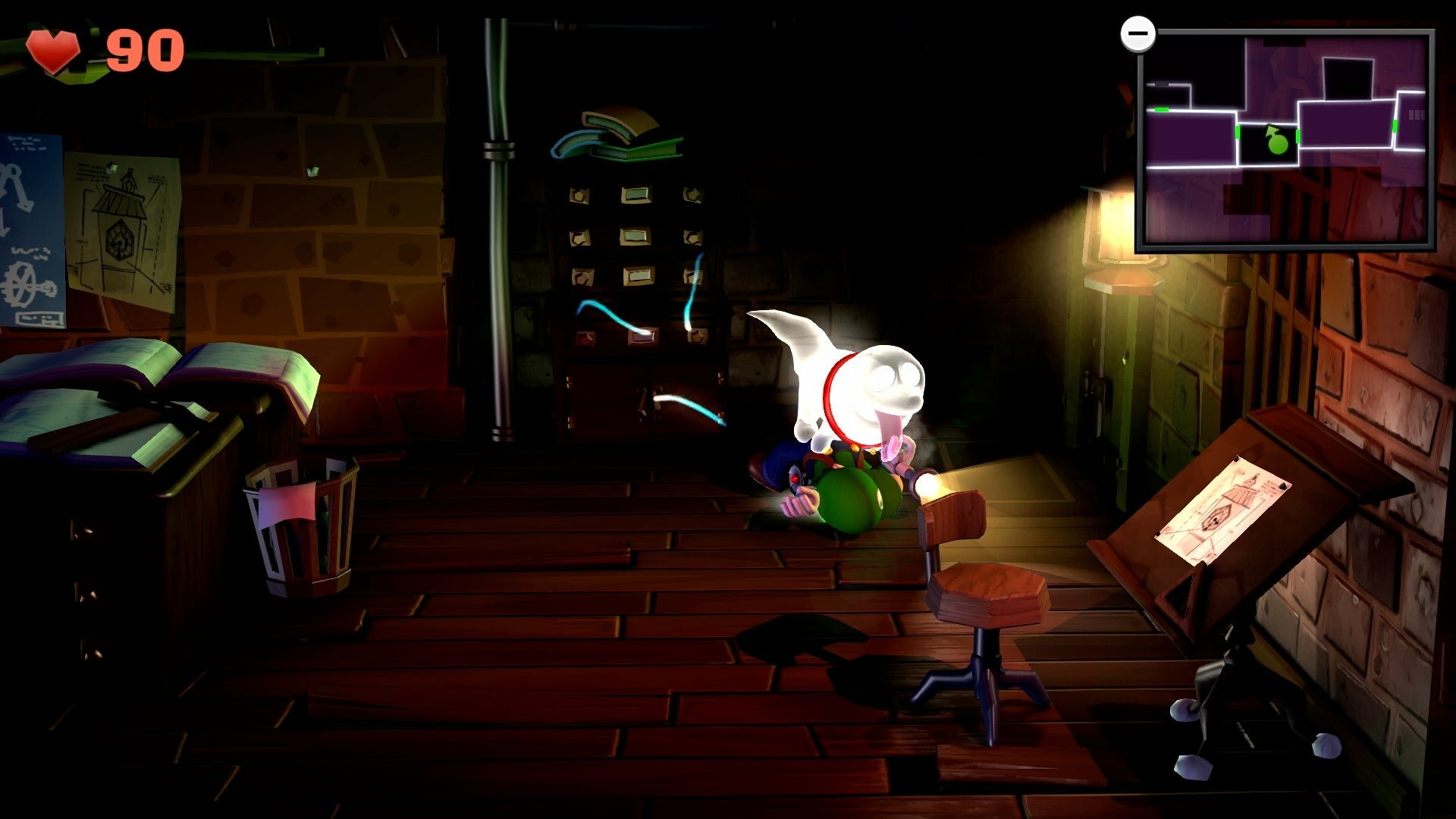Toggle the left-edge green marker on the minimap

tap(1162, 110)
